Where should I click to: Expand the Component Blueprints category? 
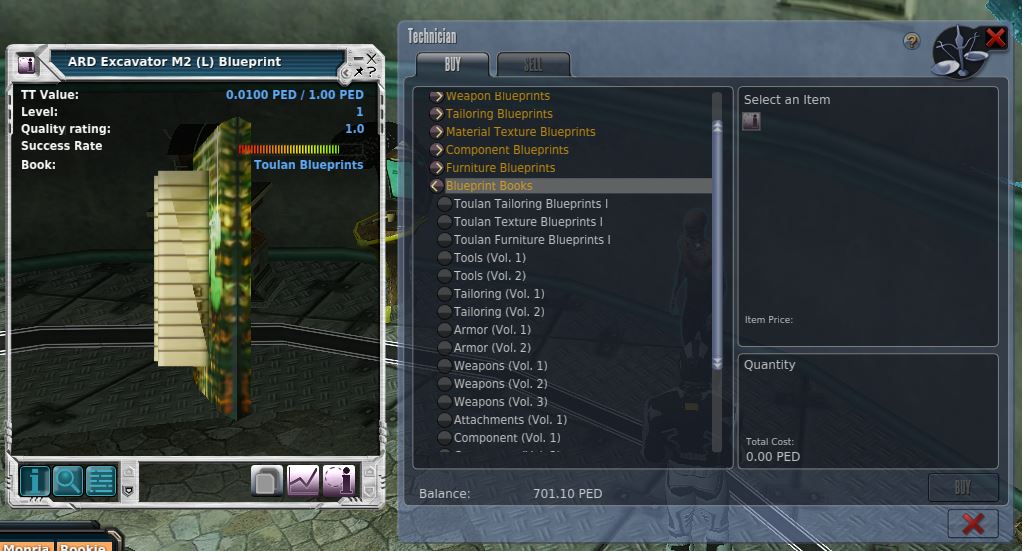pos(507,150)
